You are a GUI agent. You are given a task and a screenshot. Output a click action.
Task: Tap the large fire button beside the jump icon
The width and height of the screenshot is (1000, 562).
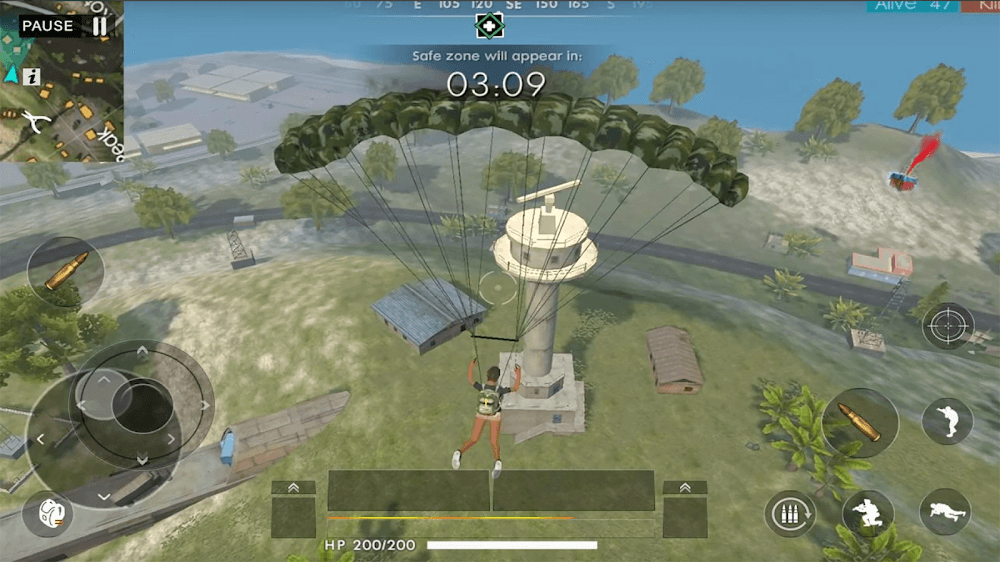pos(860,423)
